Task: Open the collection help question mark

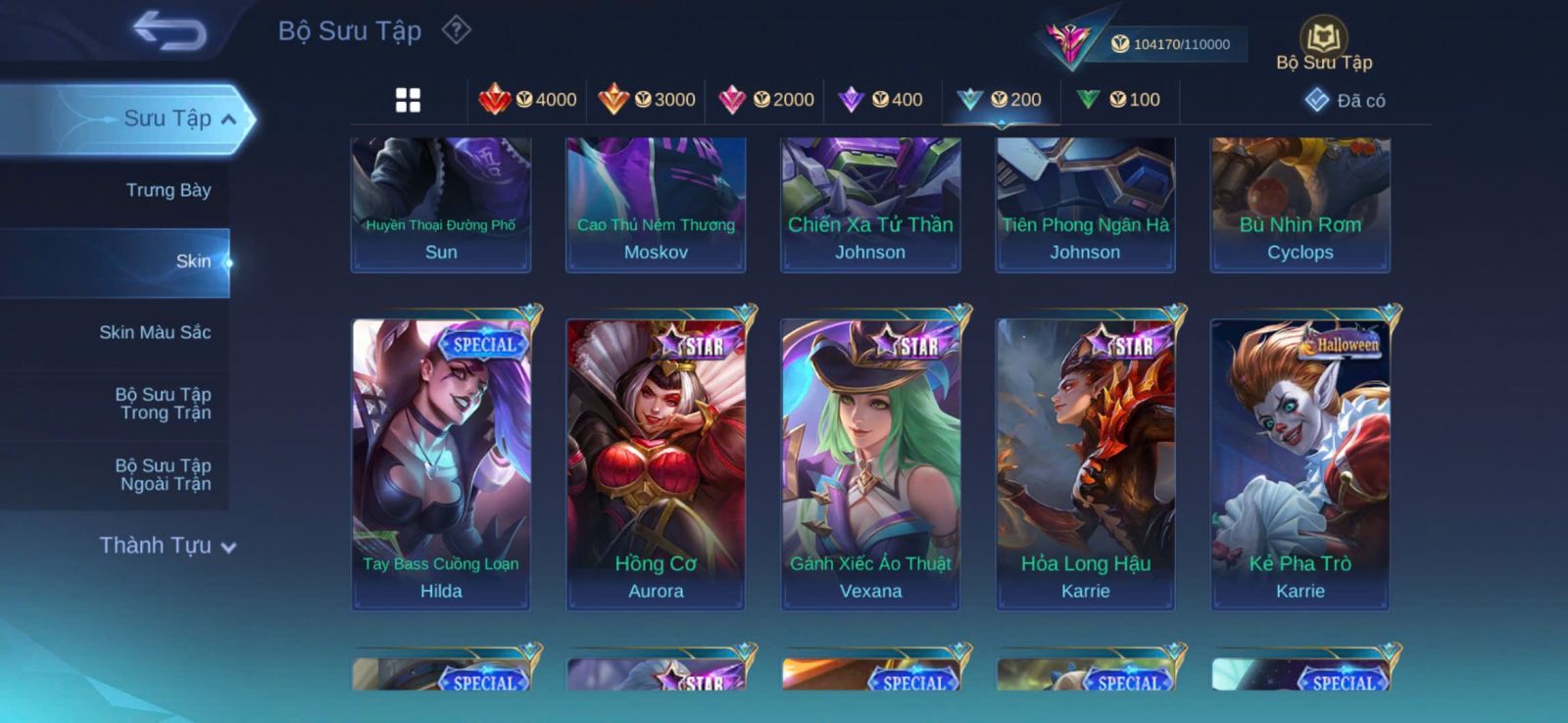Action: (x=456, y=30)
